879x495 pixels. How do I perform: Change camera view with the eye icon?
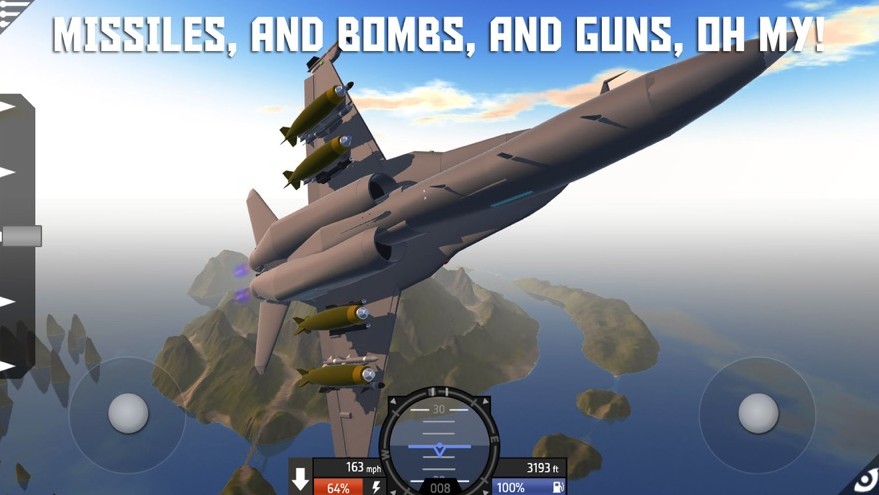(865, 481)
